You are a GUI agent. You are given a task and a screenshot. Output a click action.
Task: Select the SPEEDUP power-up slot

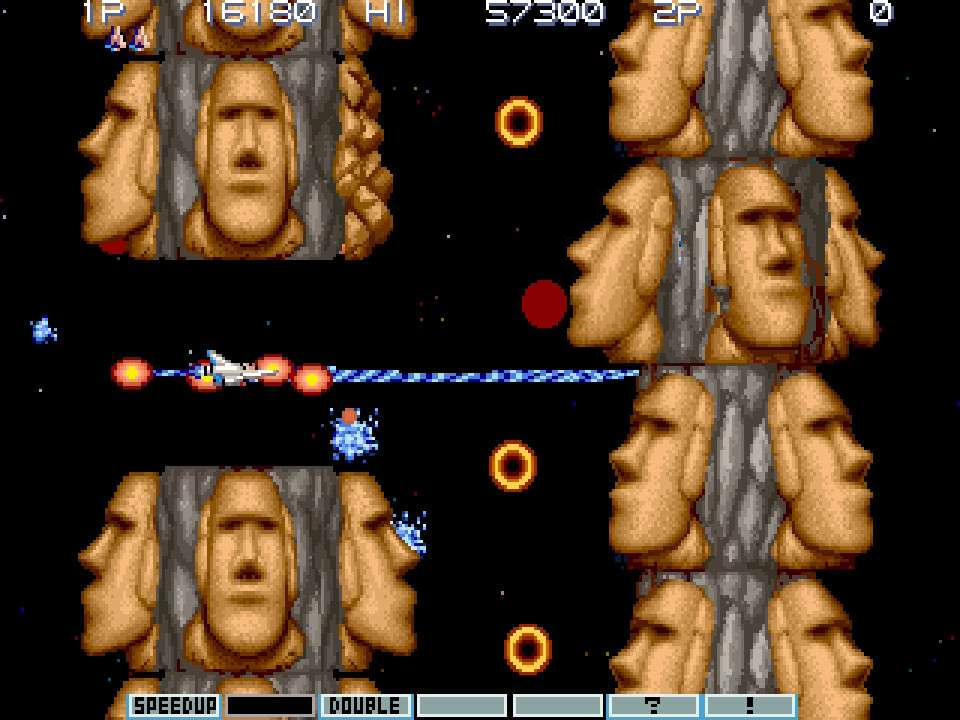pos(174,706)
